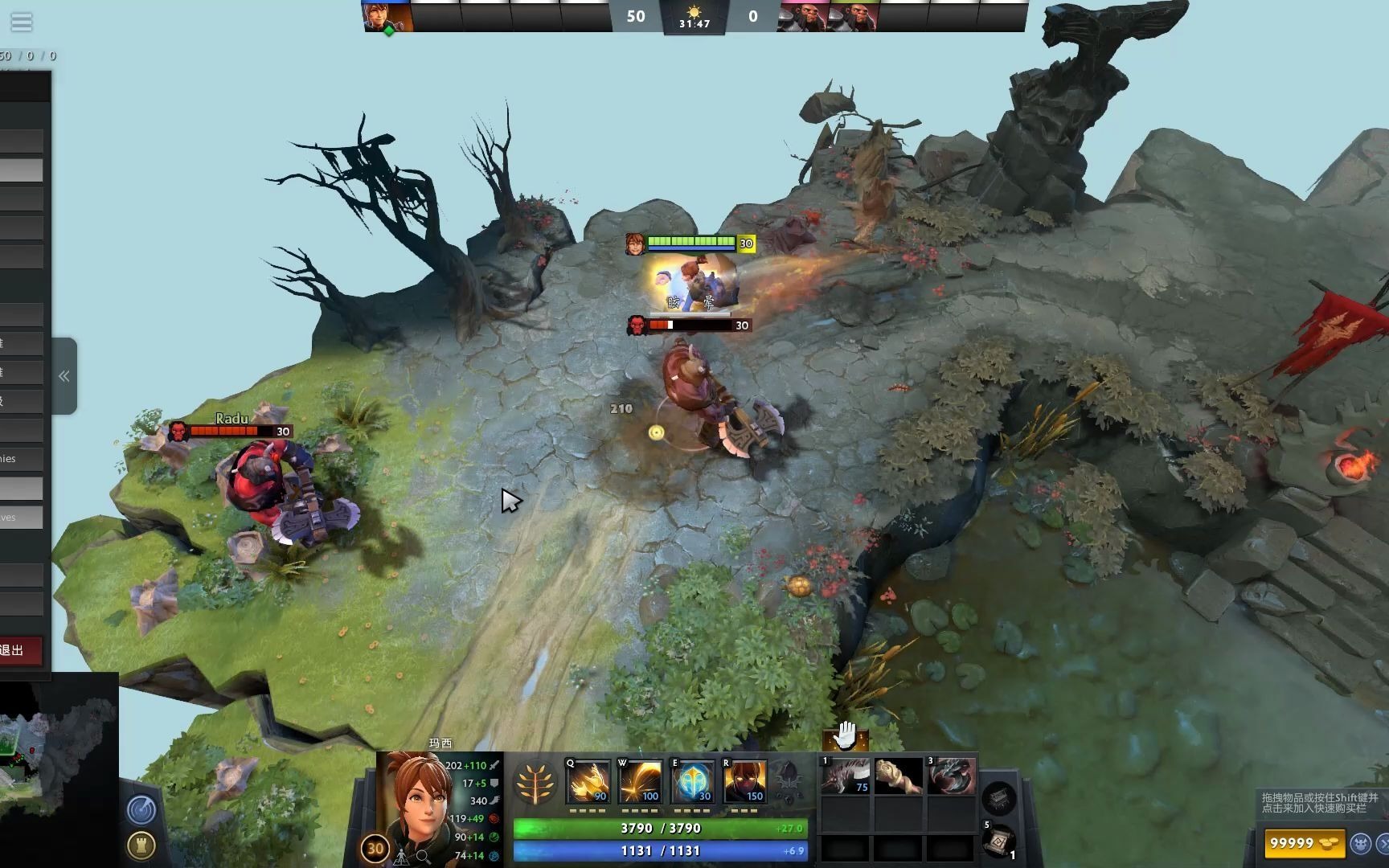Open the shop via the gold button

click(x=1304, y=843)
